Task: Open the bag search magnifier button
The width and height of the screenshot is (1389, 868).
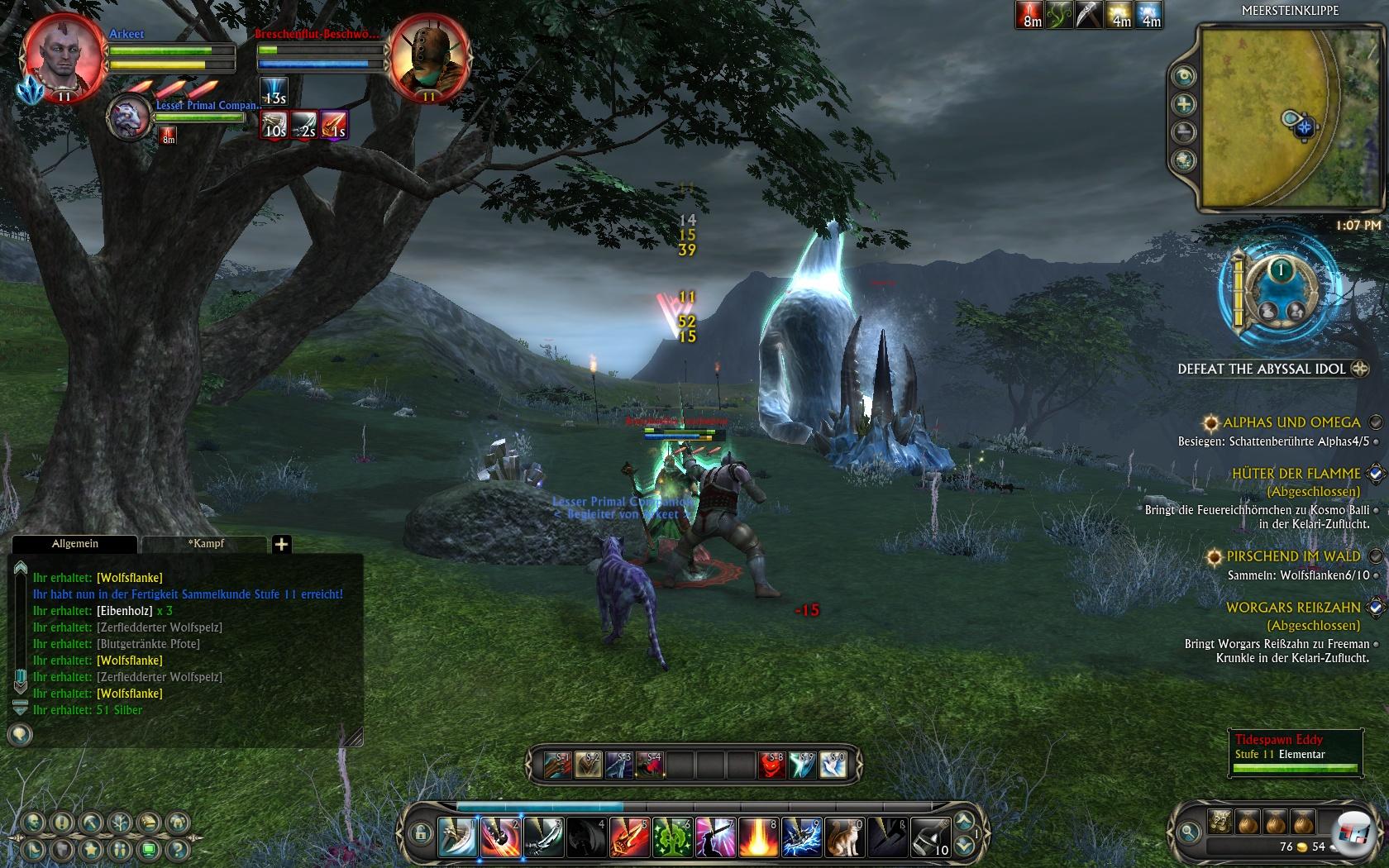Action: (x=1189, y=832)
